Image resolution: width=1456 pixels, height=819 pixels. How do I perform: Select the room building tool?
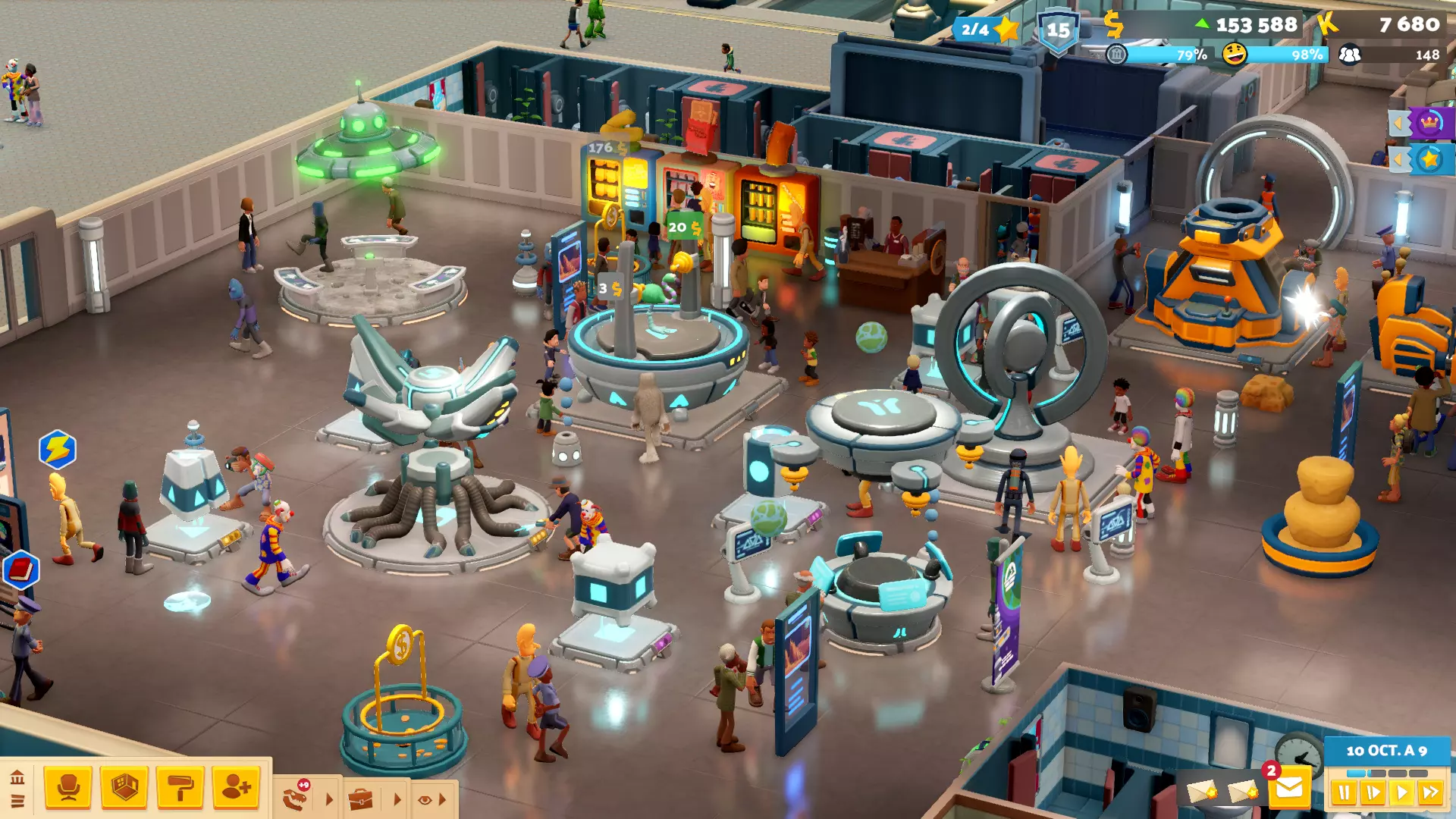click(124, 788)
